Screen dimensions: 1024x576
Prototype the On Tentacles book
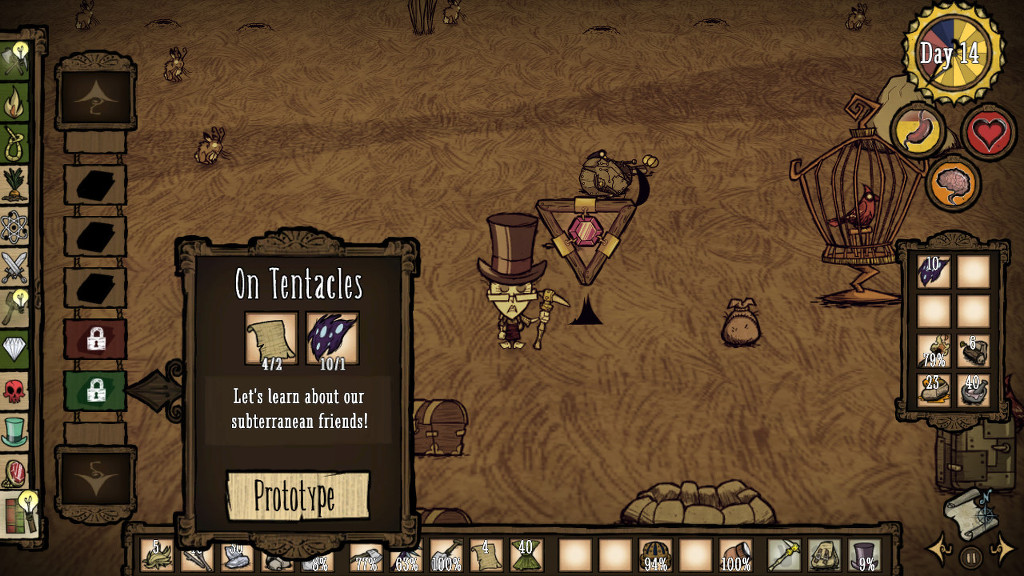pos(298,496)
